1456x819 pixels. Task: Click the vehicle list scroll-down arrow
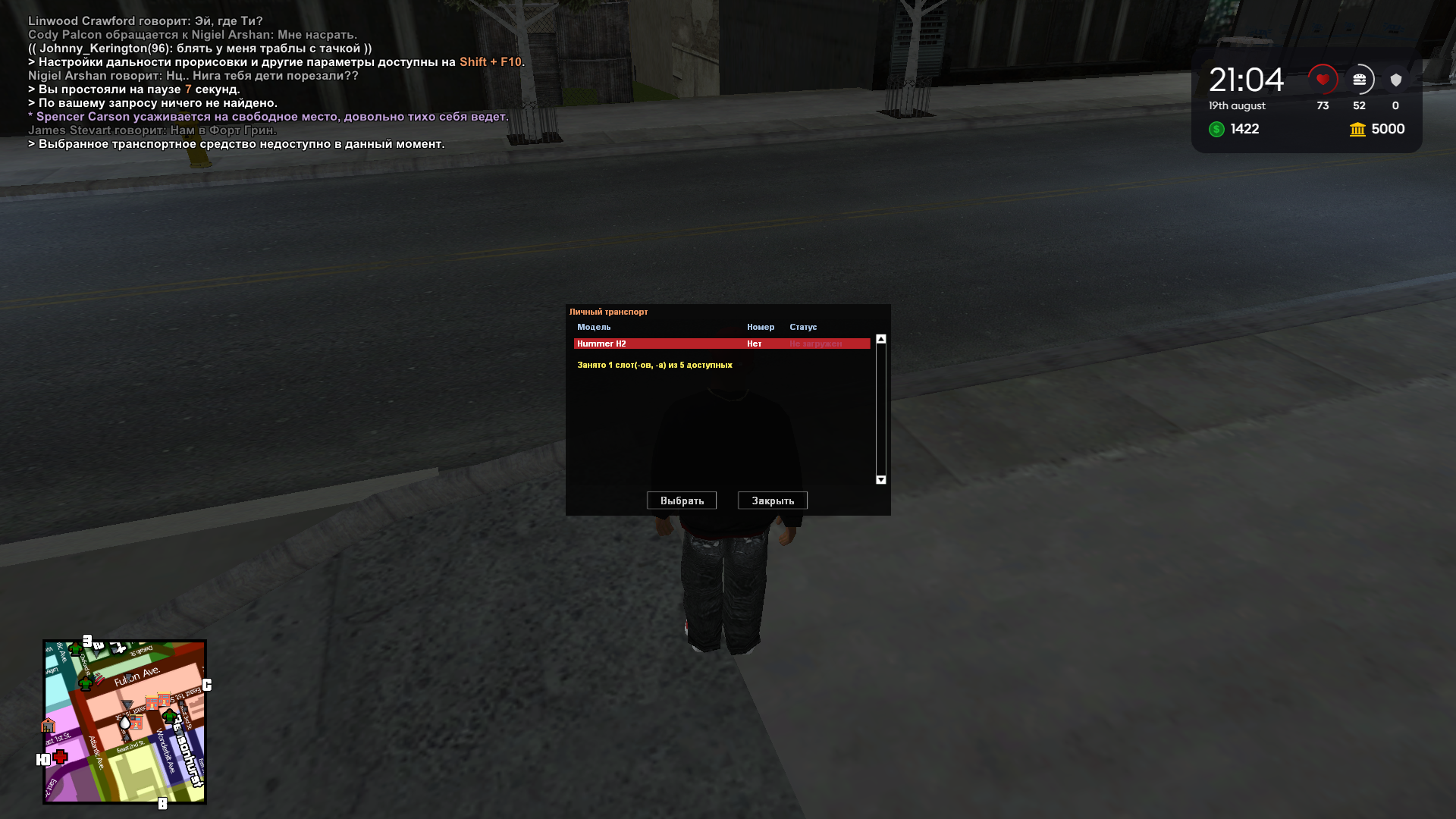880,479
